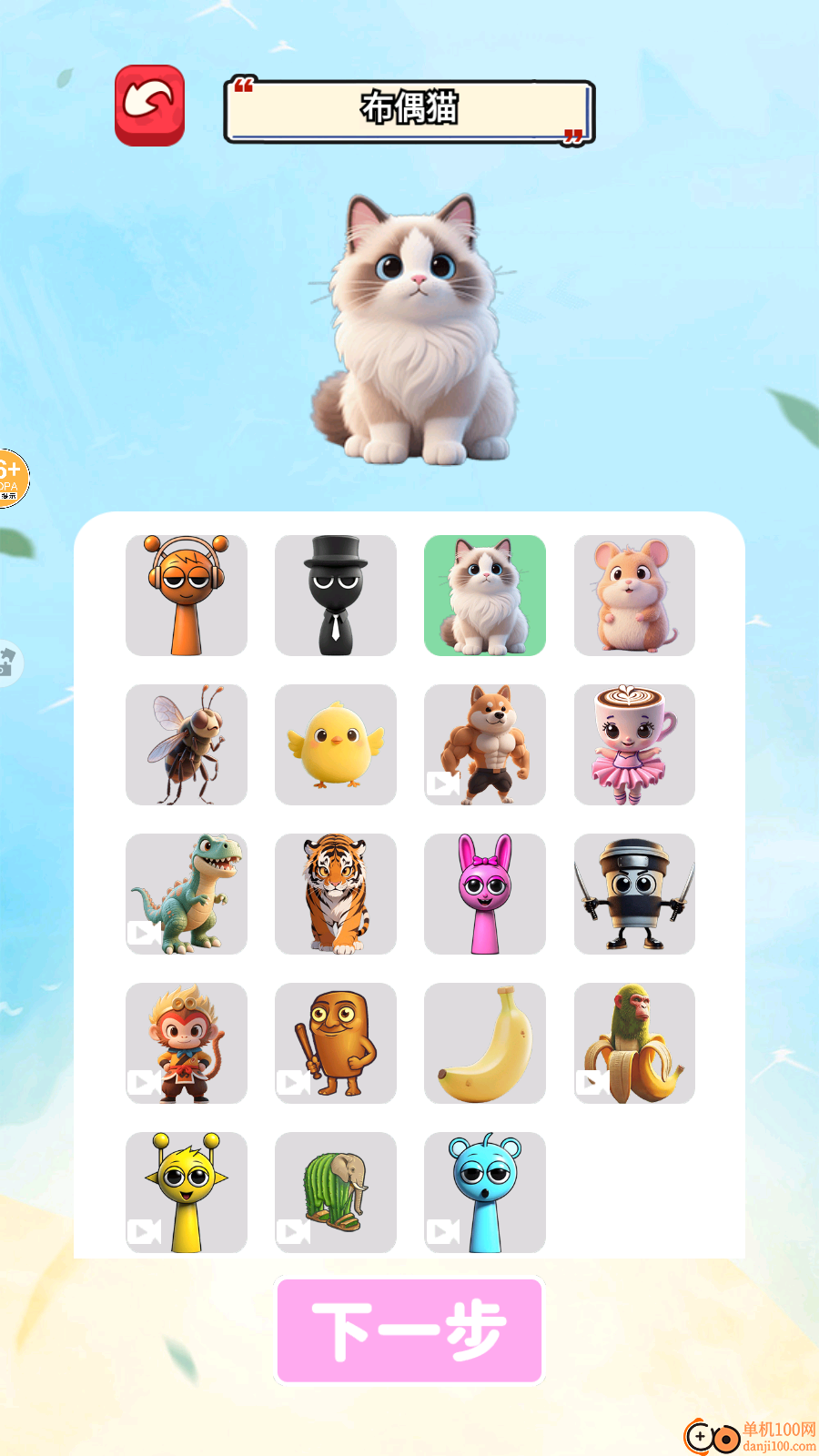Pick the orange hamster tile
Screen dimensions: 819x1456
(x=634, y=595)
